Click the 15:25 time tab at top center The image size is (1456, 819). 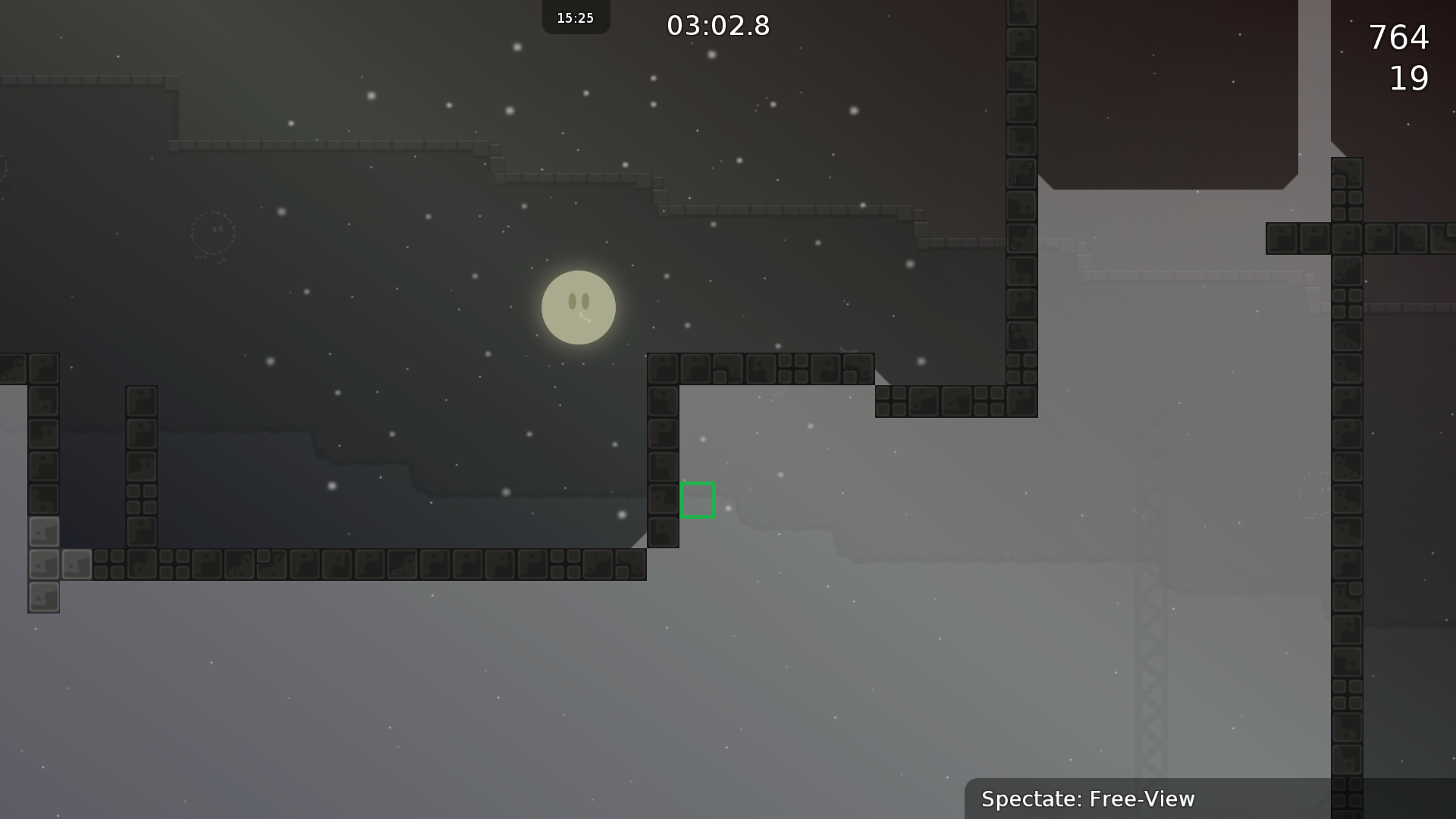click(575, 17)
